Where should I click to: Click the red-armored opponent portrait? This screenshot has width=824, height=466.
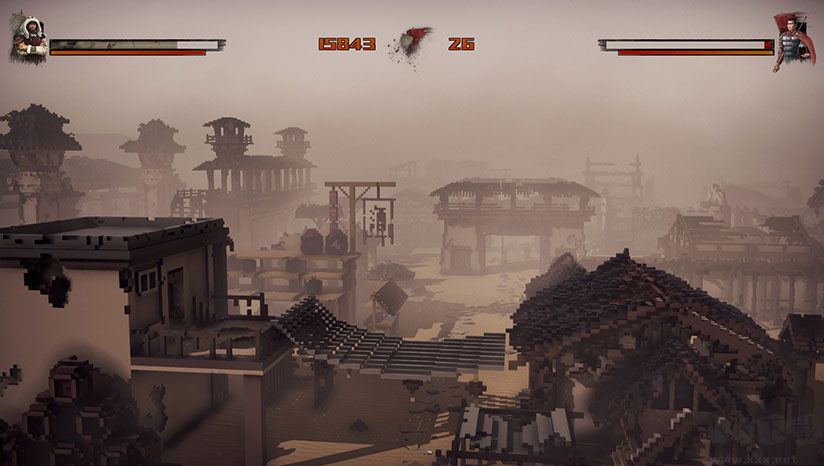[x=793, y=40]
